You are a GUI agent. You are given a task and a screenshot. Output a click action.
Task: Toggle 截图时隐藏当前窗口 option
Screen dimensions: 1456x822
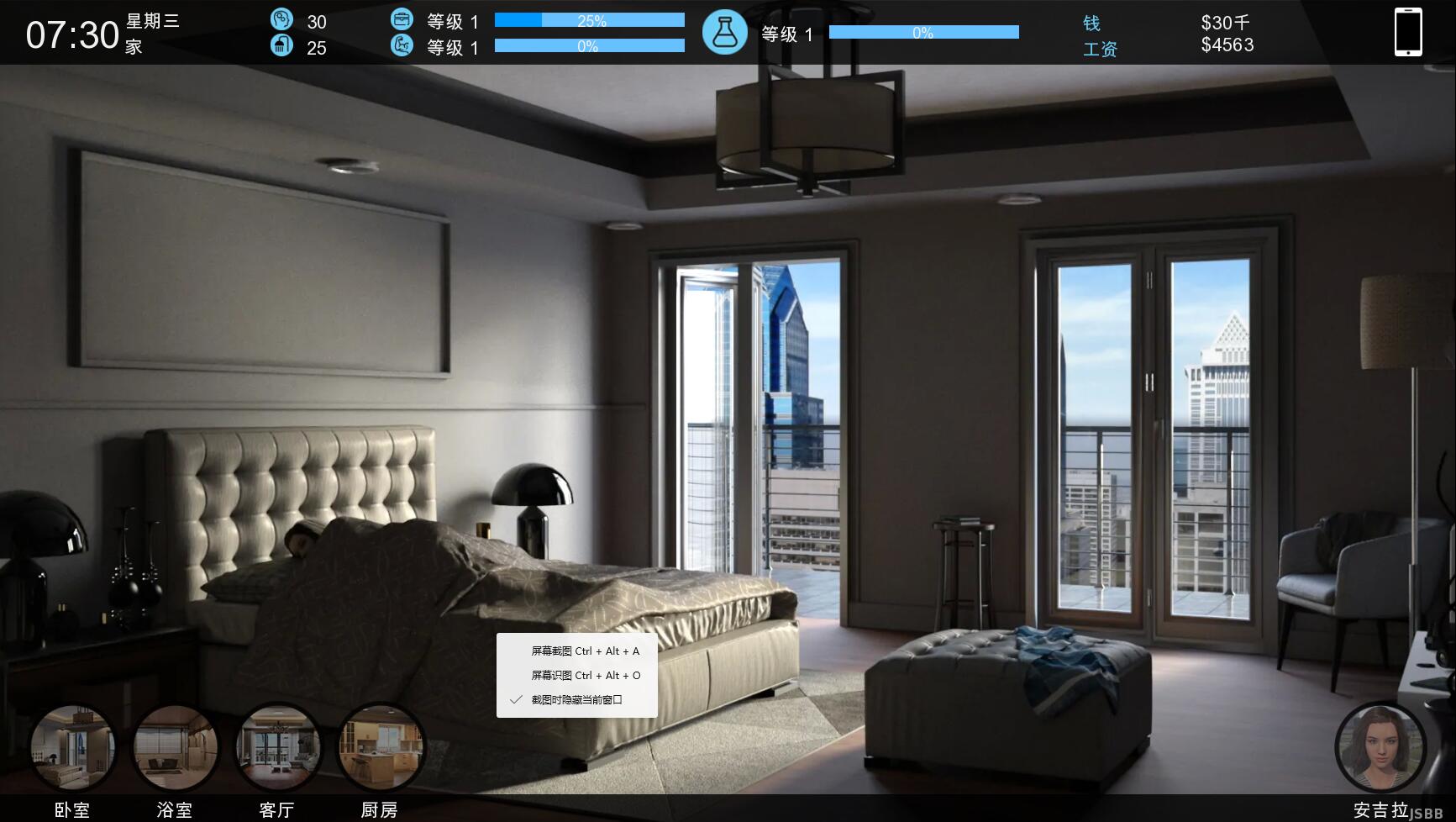(x=576, y=700)
